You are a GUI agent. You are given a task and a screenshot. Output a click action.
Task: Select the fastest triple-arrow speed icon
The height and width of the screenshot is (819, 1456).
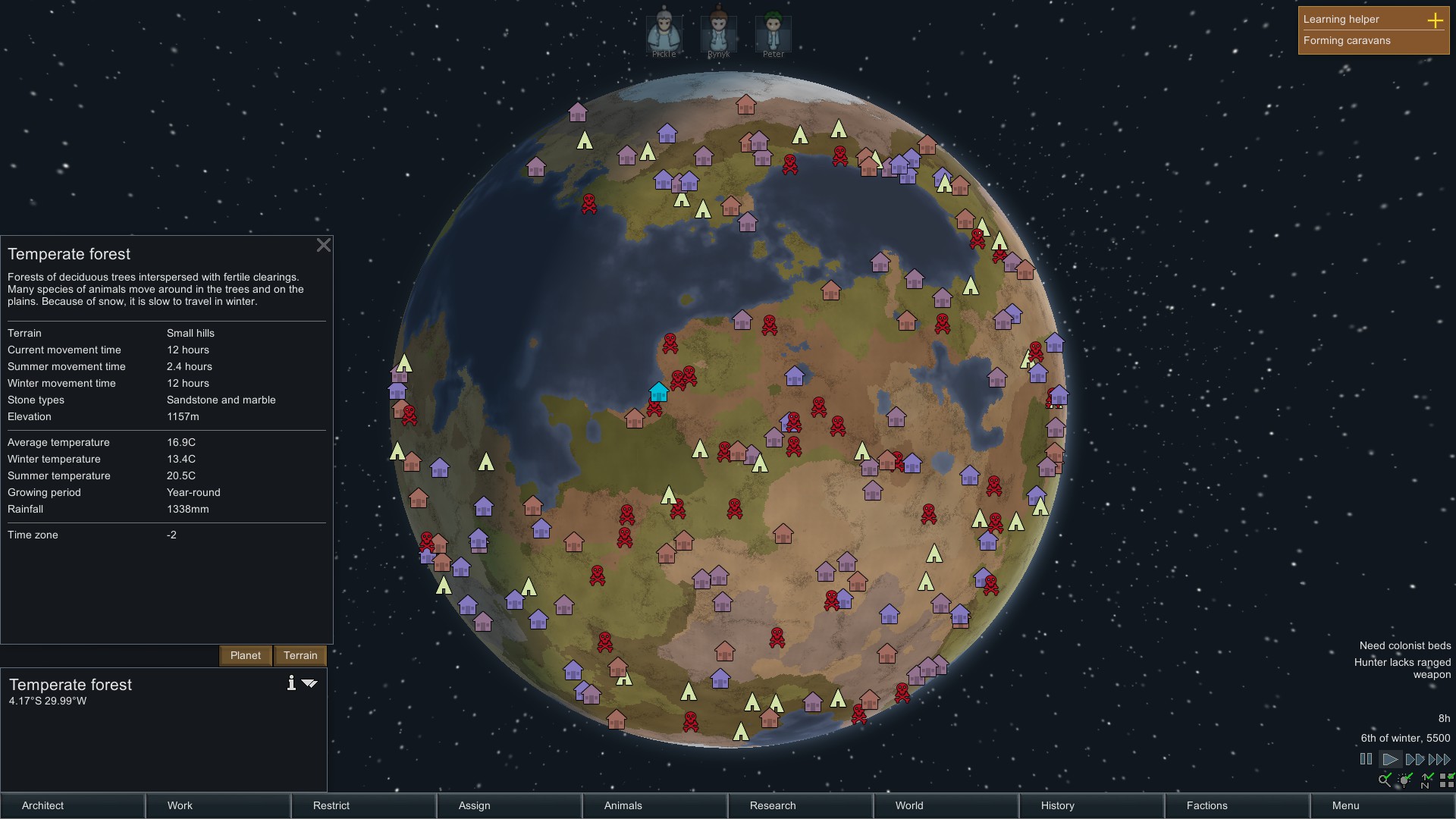(x=1439, y=758)
